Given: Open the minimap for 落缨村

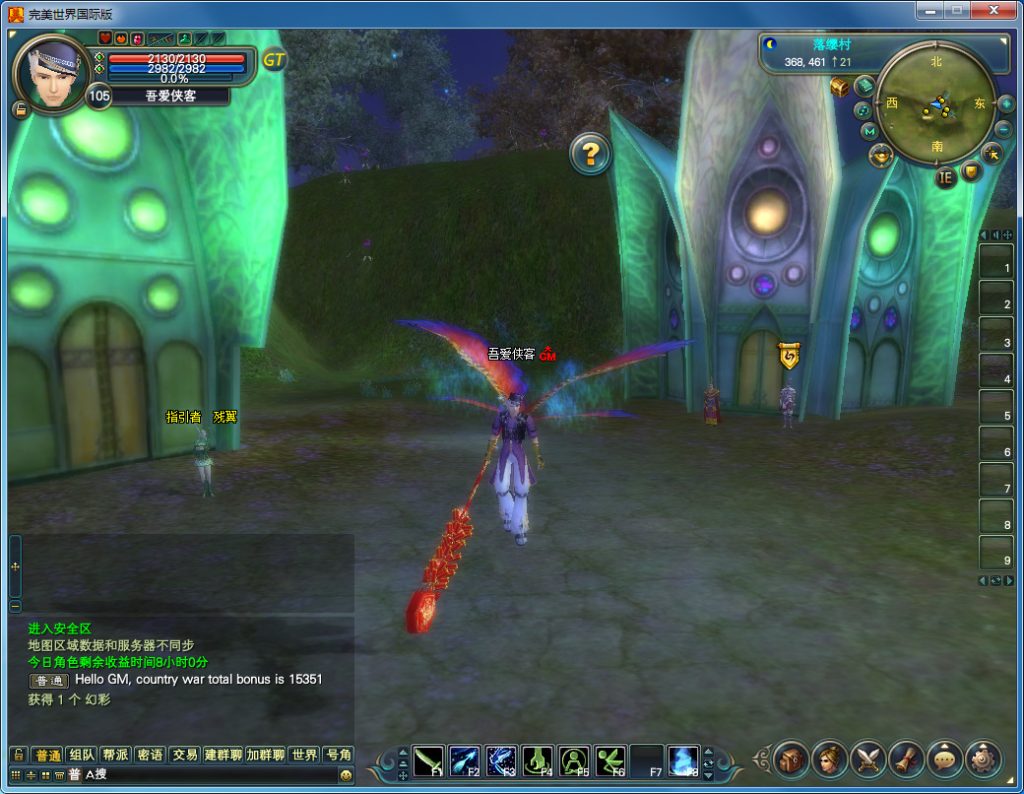Looking at the screenshot, I should click(936, 102).
